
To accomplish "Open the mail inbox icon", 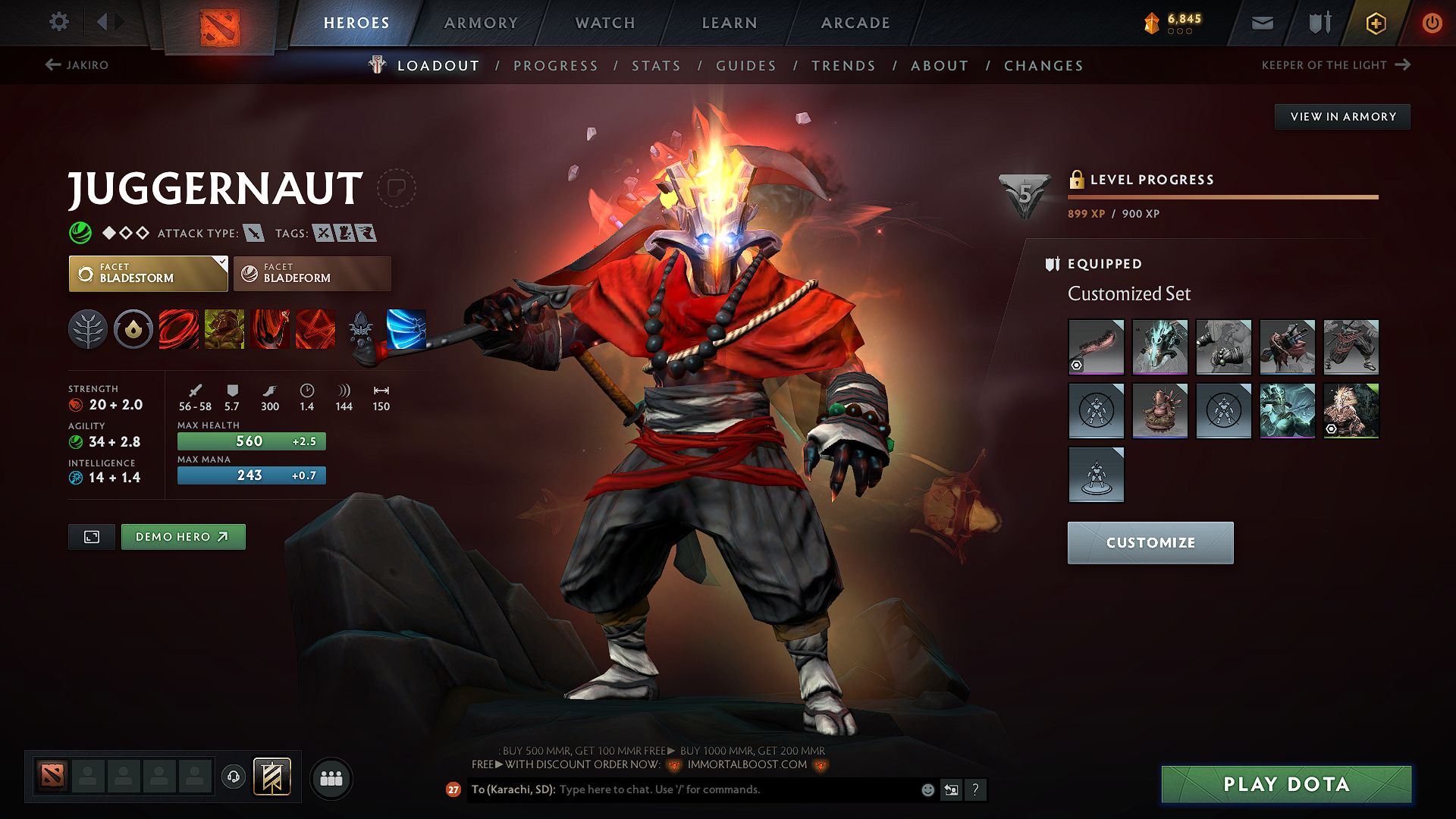I will pyautogui.click(x=1262, y=23).
